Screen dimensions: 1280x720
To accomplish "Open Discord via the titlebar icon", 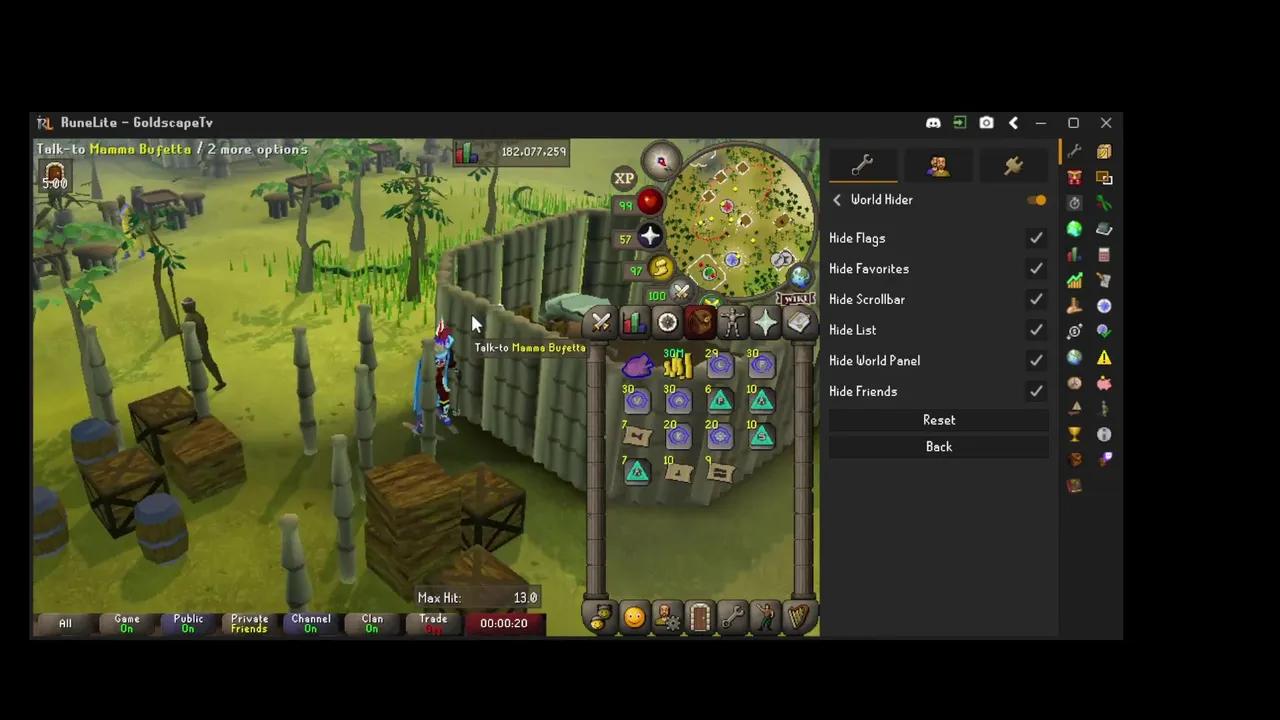I will click(933, 122).
